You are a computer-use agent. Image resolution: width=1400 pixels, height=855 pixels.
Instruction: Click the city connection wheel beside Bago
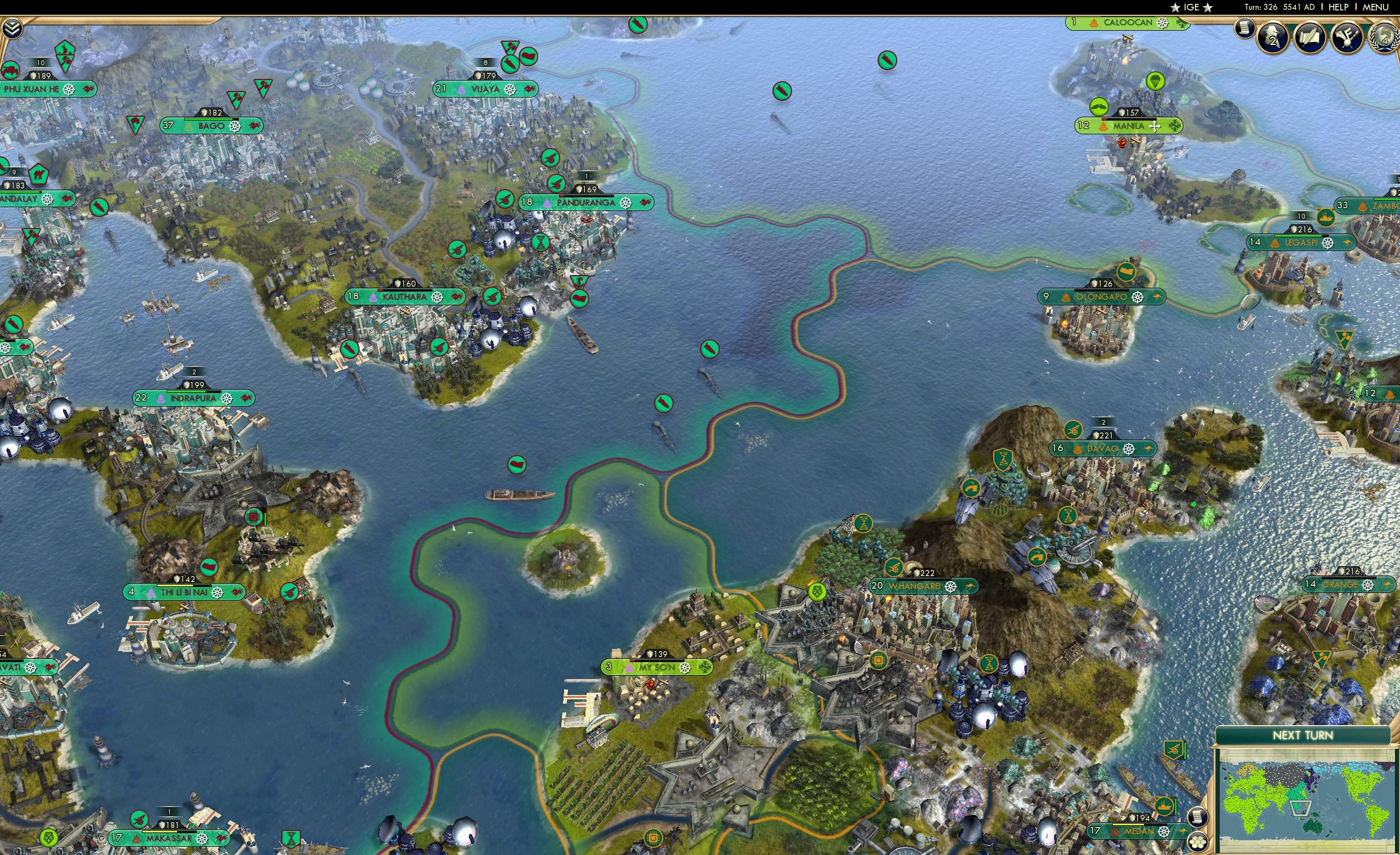click(x=234, y=126)
